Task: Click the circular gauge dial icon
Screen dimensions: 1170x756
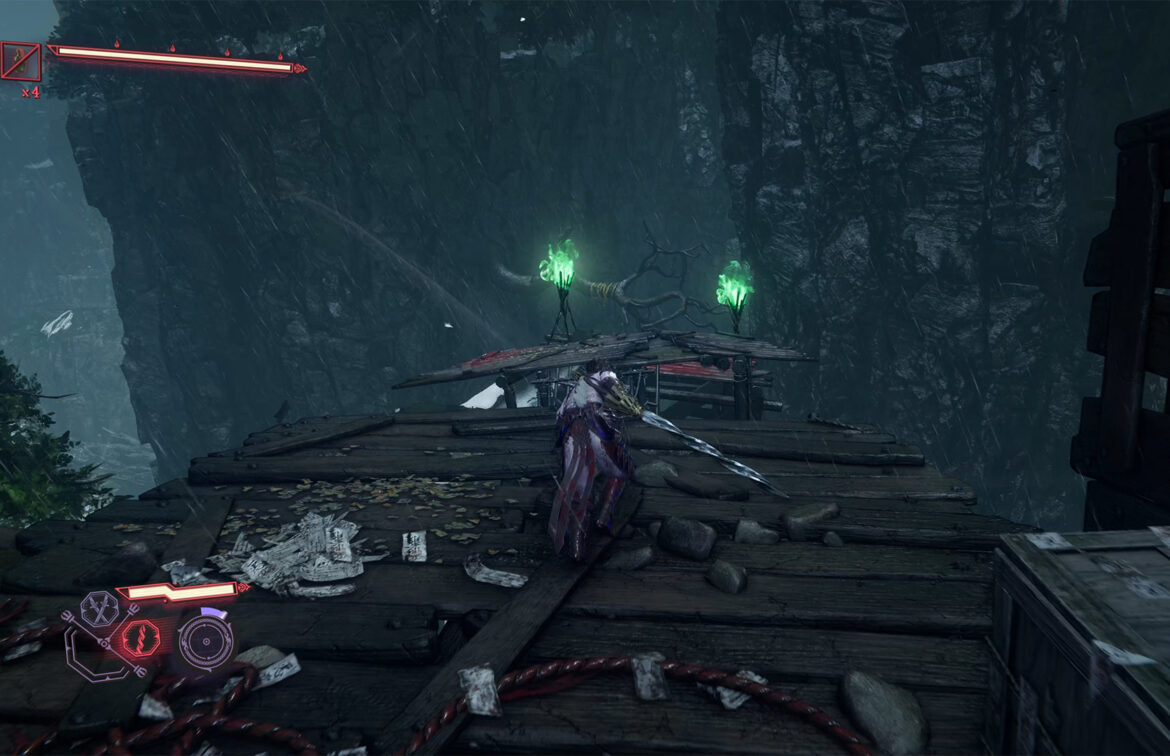Action: [206, 641]
